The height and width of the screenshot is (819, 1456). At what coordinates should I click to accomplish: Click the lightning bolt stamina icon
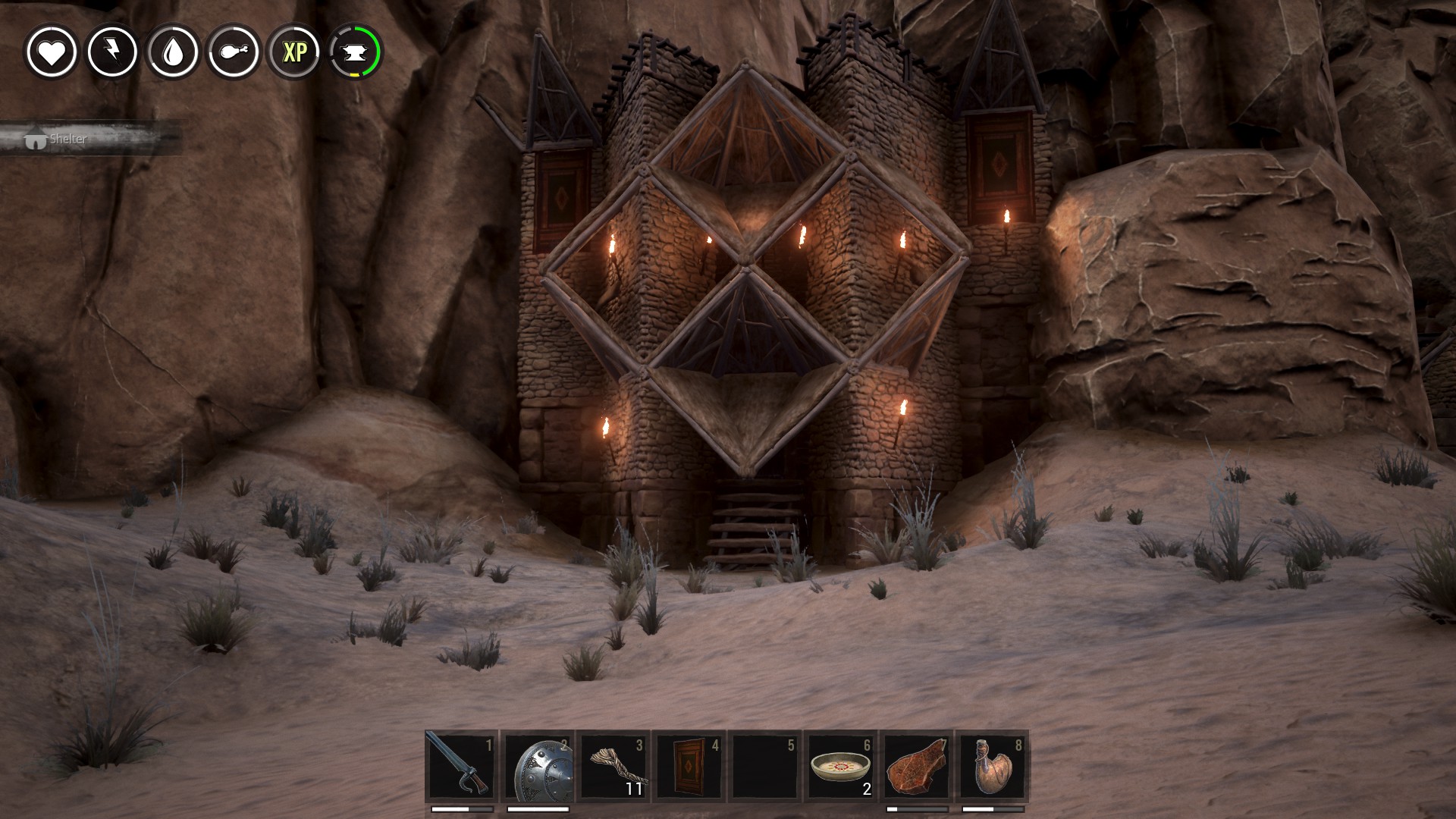coord(112,52)
